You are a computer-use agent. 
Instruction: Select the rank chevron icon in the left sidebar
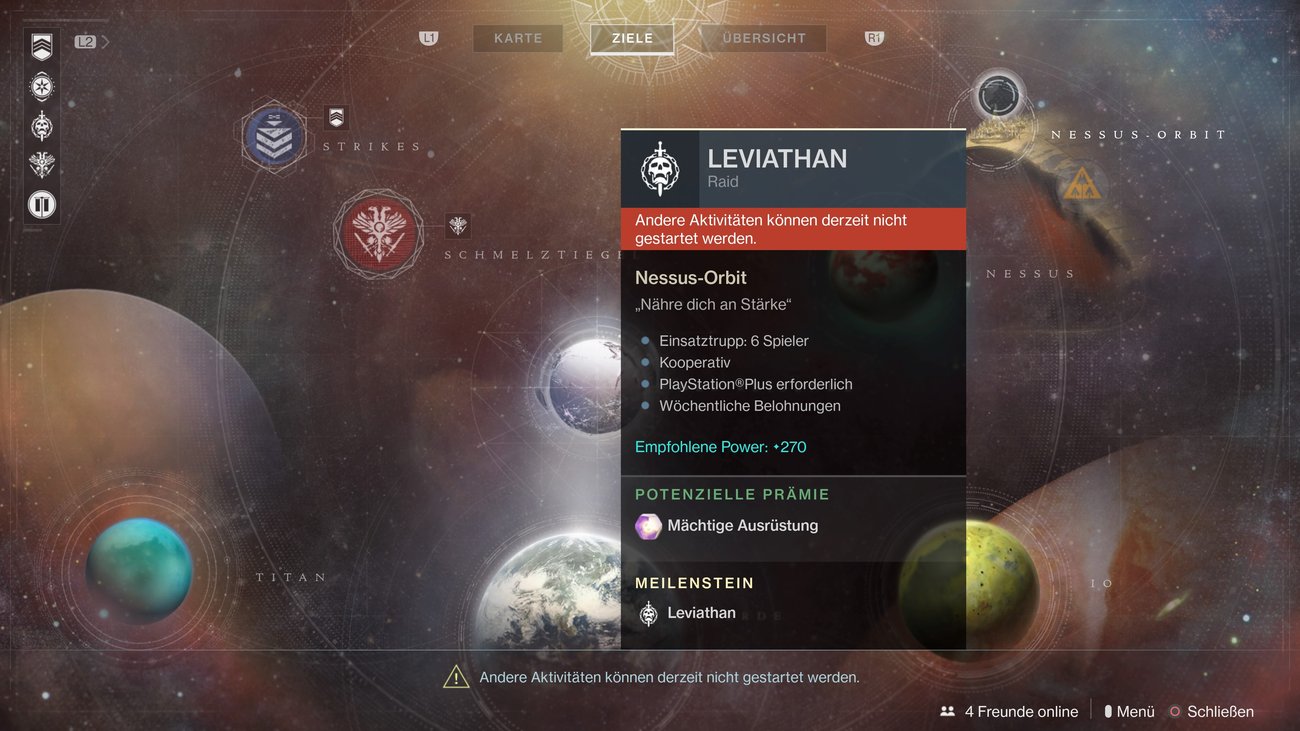[40, 47]
